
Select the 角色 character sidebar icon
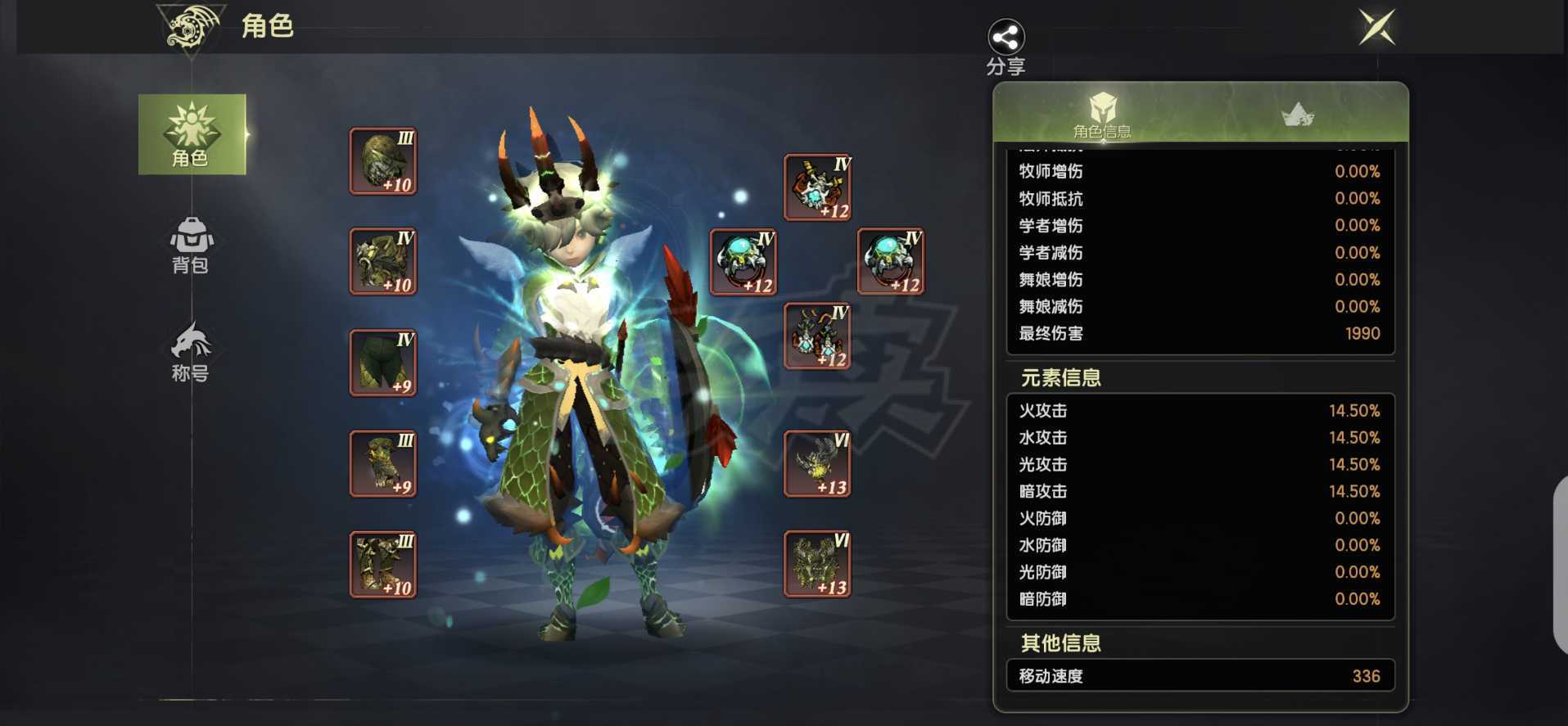(x=191, y=135)
